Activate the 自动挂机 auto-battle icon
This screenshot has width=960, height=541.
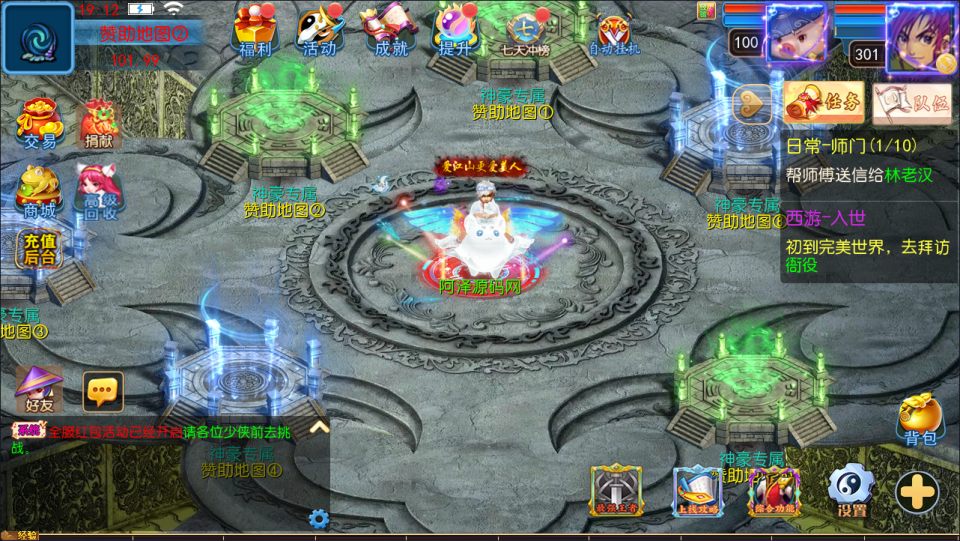tap(614, 33)
